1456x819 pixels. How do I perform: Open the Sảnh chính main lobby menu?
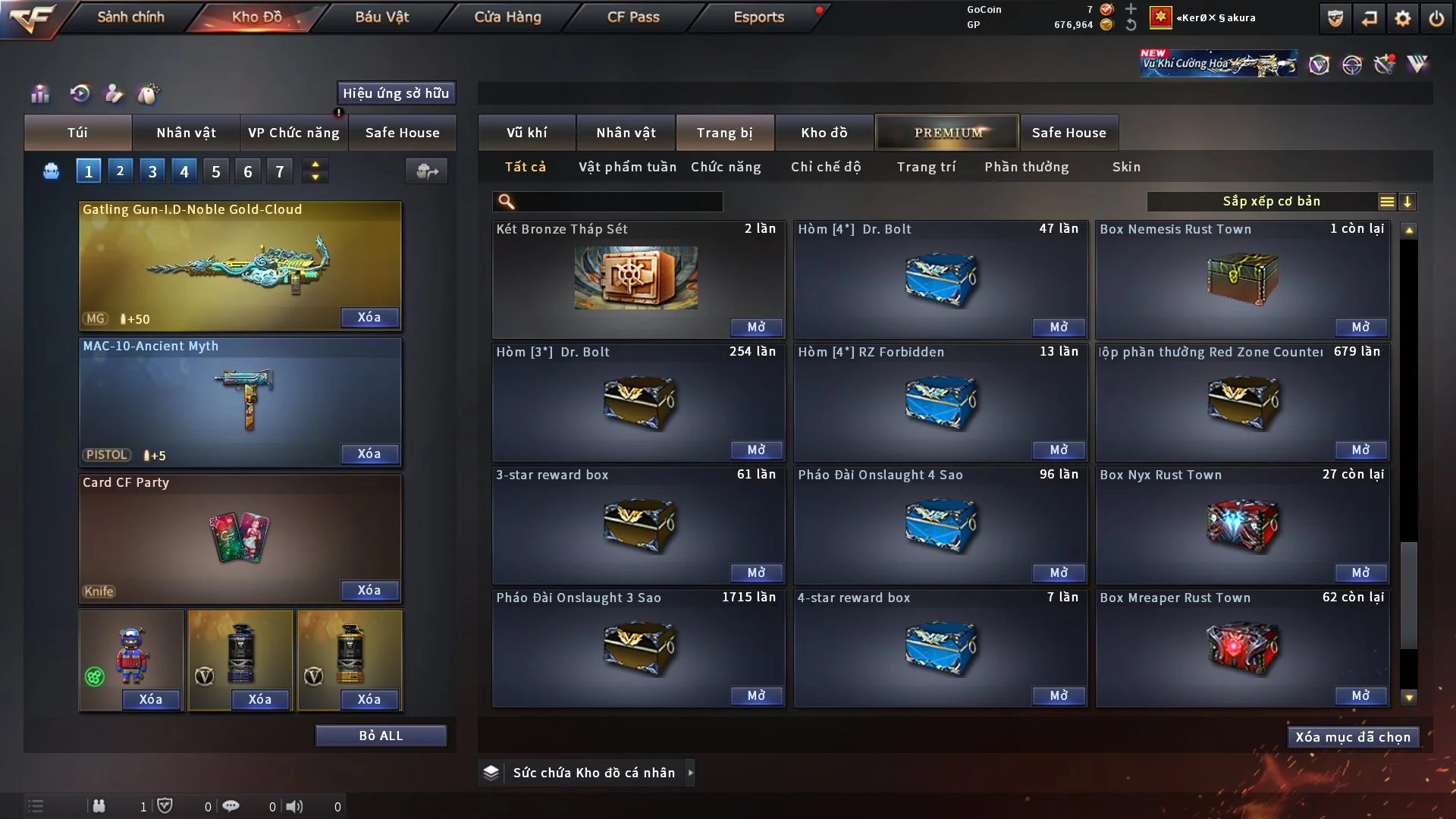(x=130, y=17)
